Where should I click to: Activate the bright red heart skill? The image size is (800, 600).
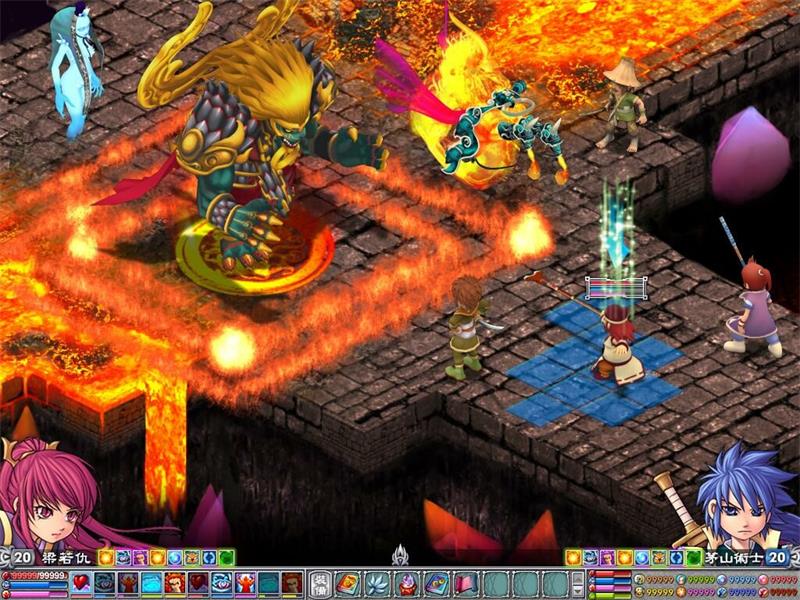(x=81, y=583)
